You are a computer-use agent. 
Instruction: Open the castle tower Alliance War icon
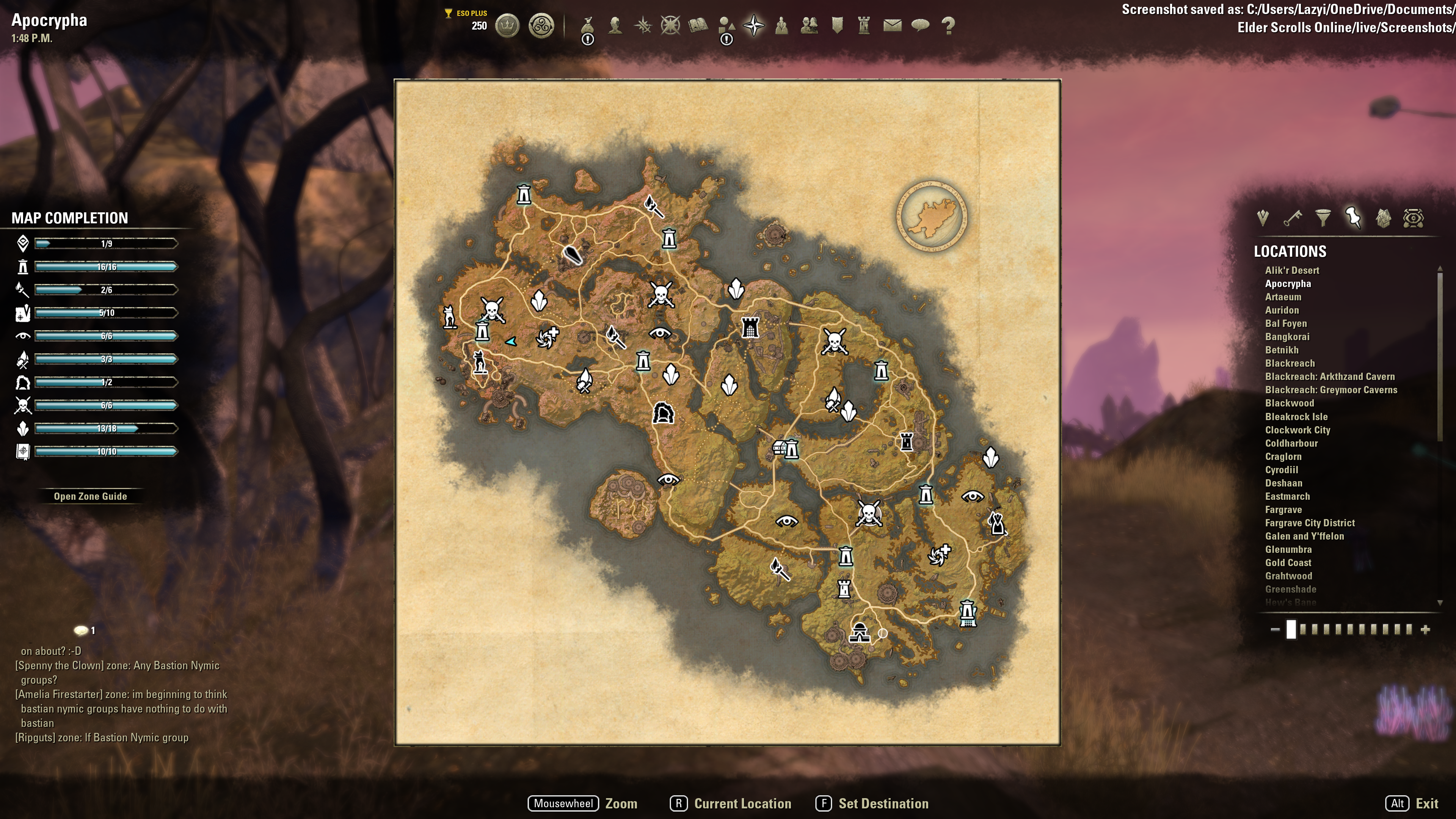point(864,25)
